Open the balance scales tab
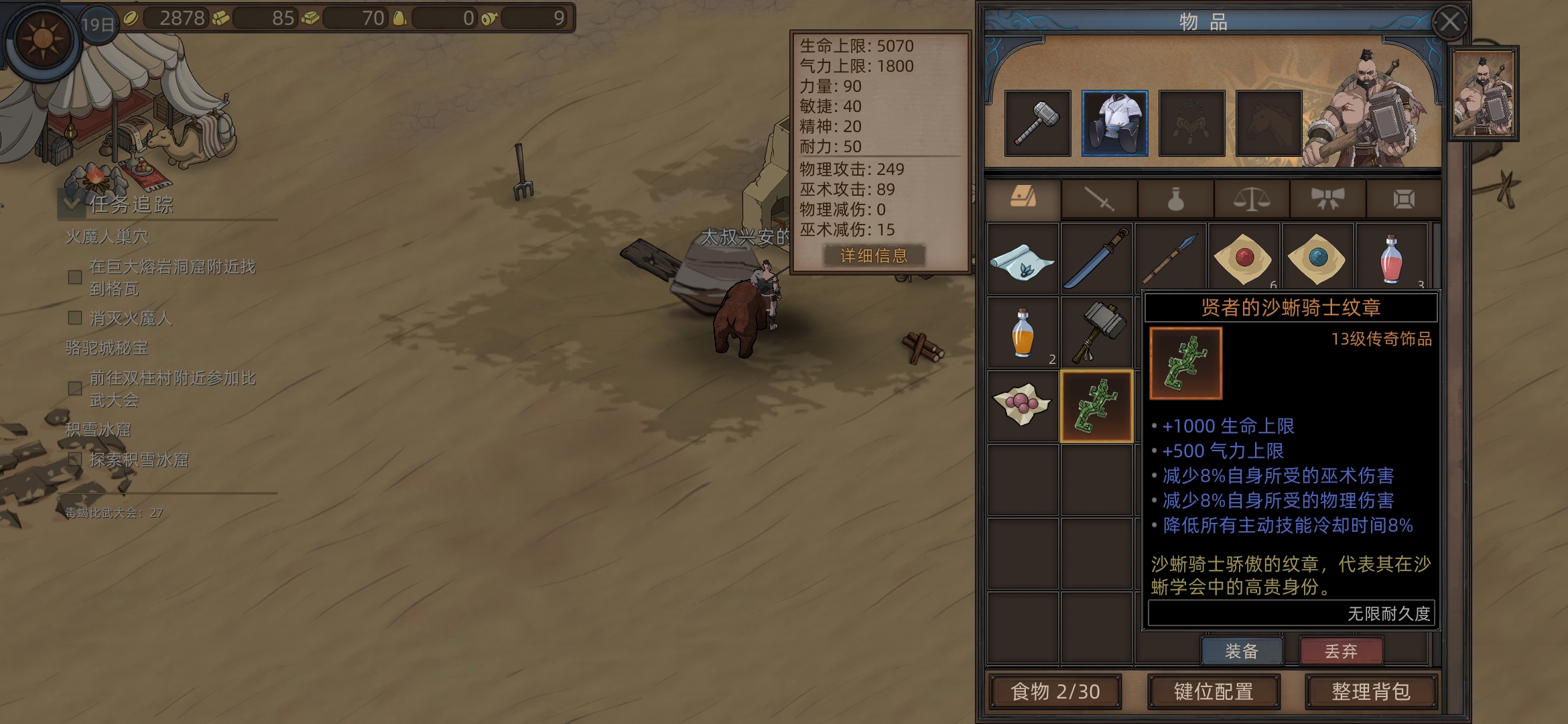Image resolution: width=1568 pixels, height=724 pixels. point(1251,199)
